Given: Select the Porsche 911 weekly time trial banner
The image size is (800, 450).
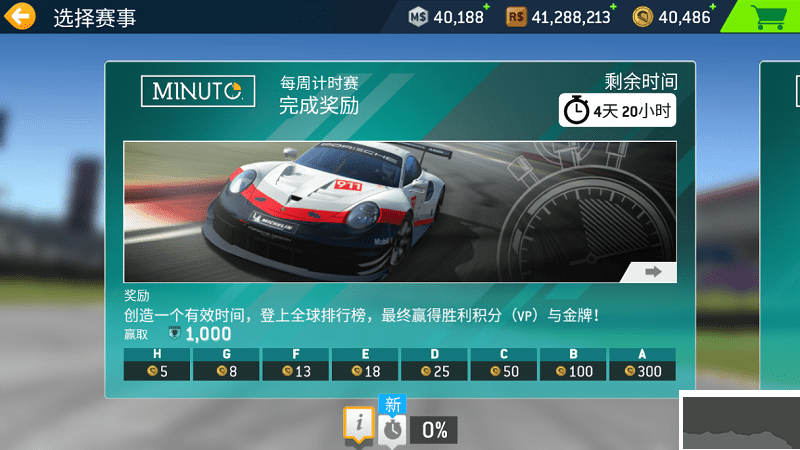Looking at the screenshot, I should [399, 211].
